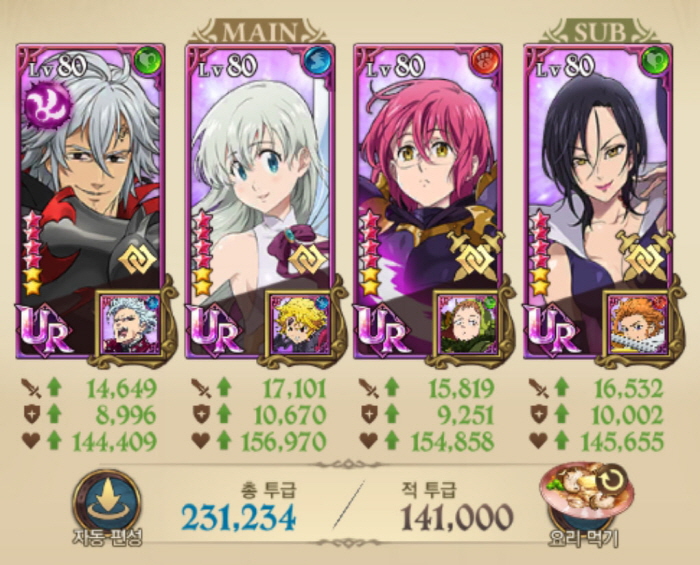Select the green-hooded association thumbnail on Gowther card
The height and width of the screenshot is (565, 700).
(x=467, y=324)
